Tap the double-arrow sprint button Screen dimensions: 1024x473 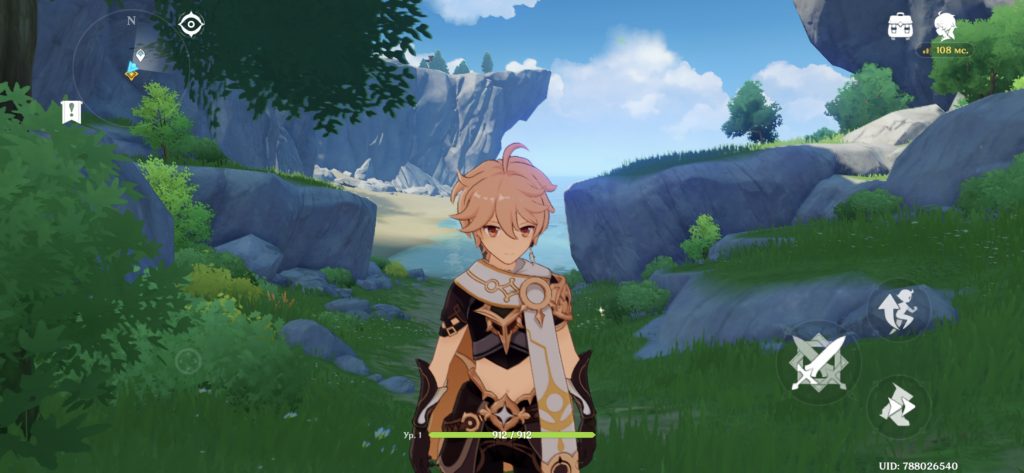(898, 405)
